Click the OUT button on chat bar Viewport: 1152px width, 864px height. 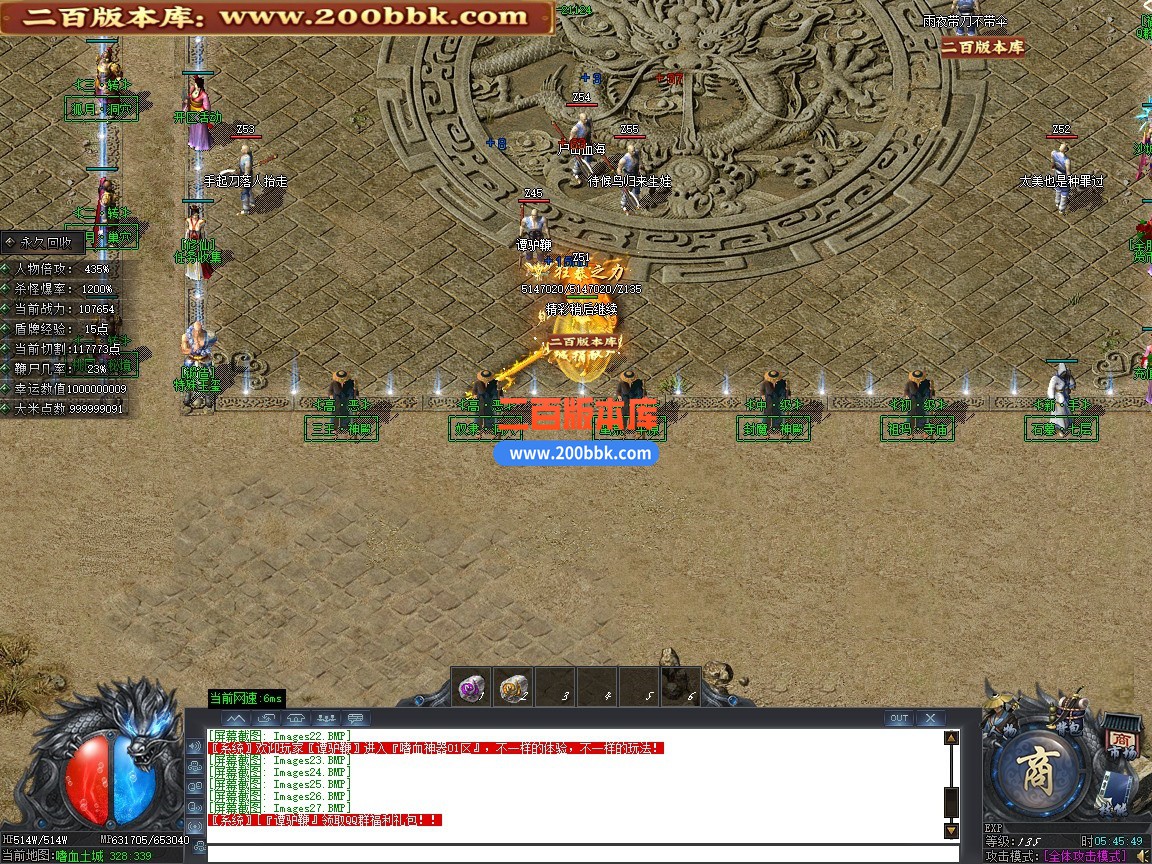899,718
